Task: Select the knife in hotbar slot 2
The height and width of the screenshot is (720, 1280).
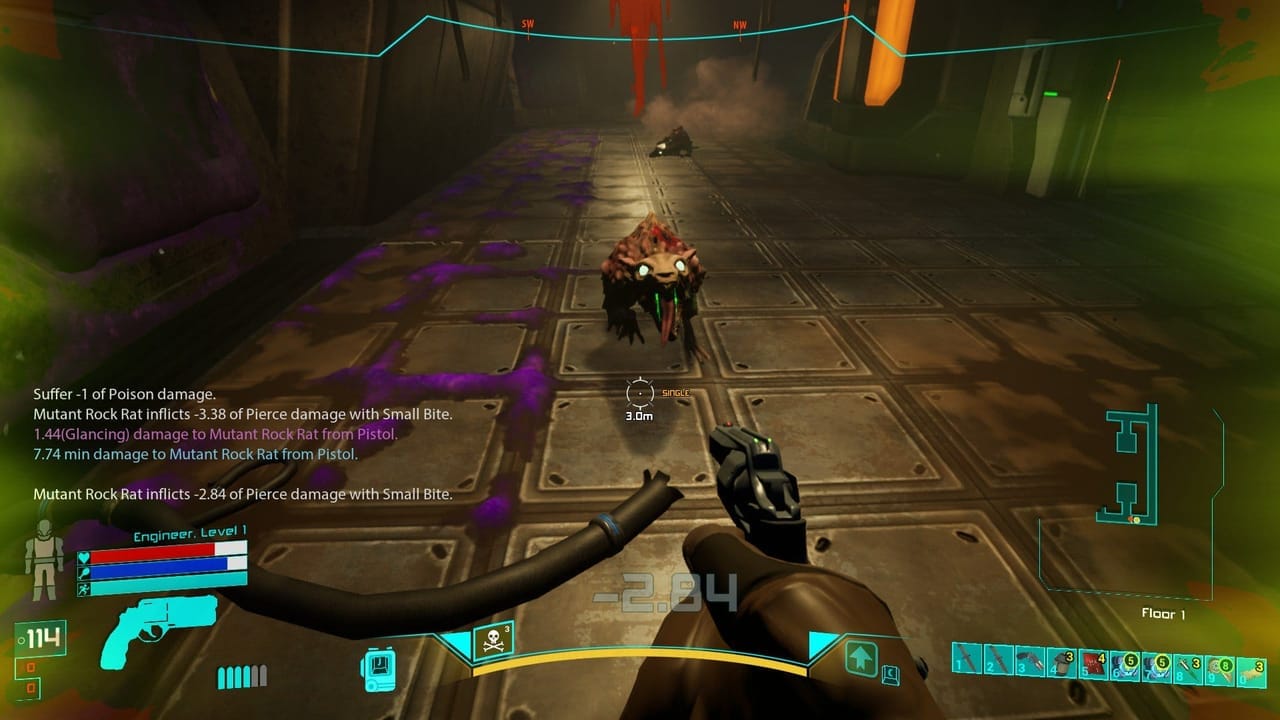Action: click(997, 659)
